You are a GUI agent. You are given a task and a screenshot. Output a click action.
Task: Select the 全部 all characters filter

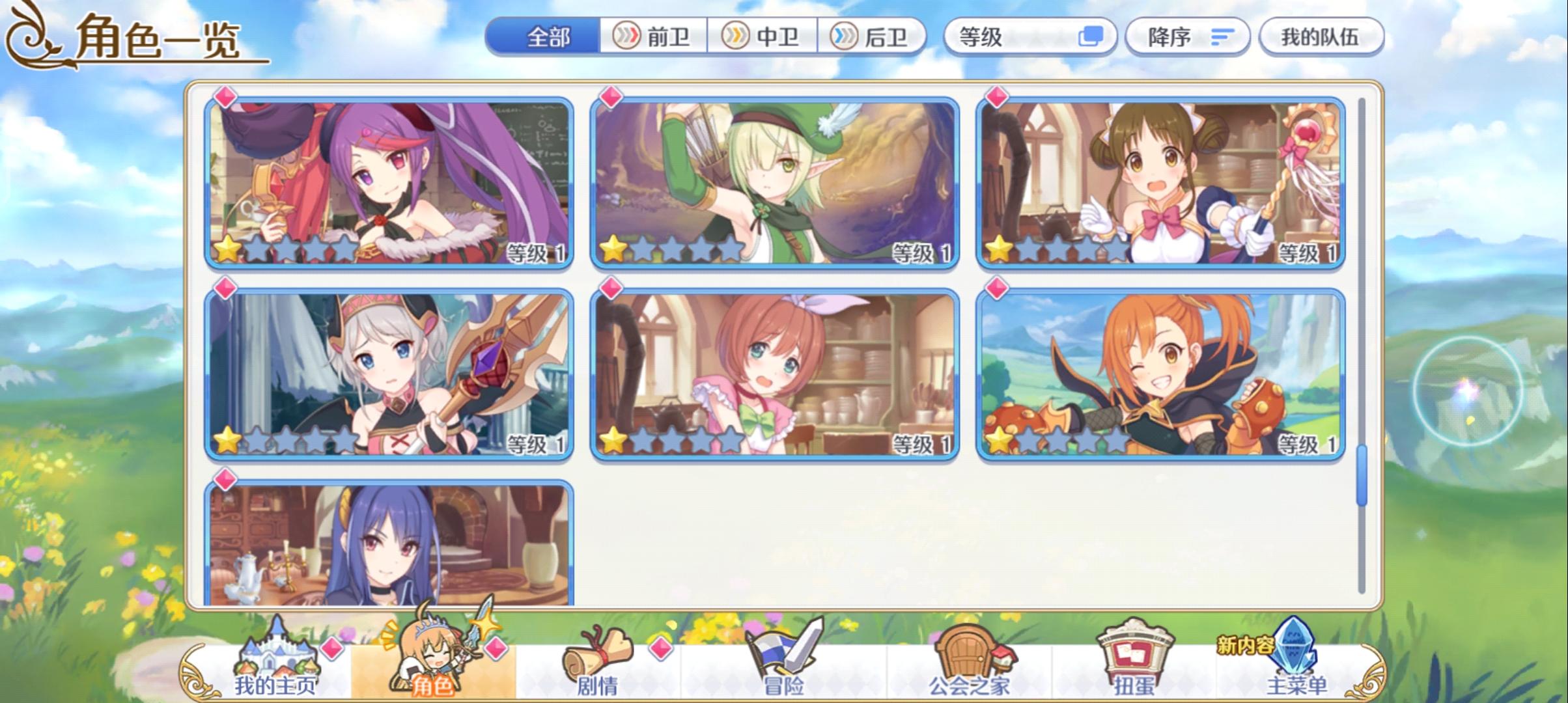(549, 37)
